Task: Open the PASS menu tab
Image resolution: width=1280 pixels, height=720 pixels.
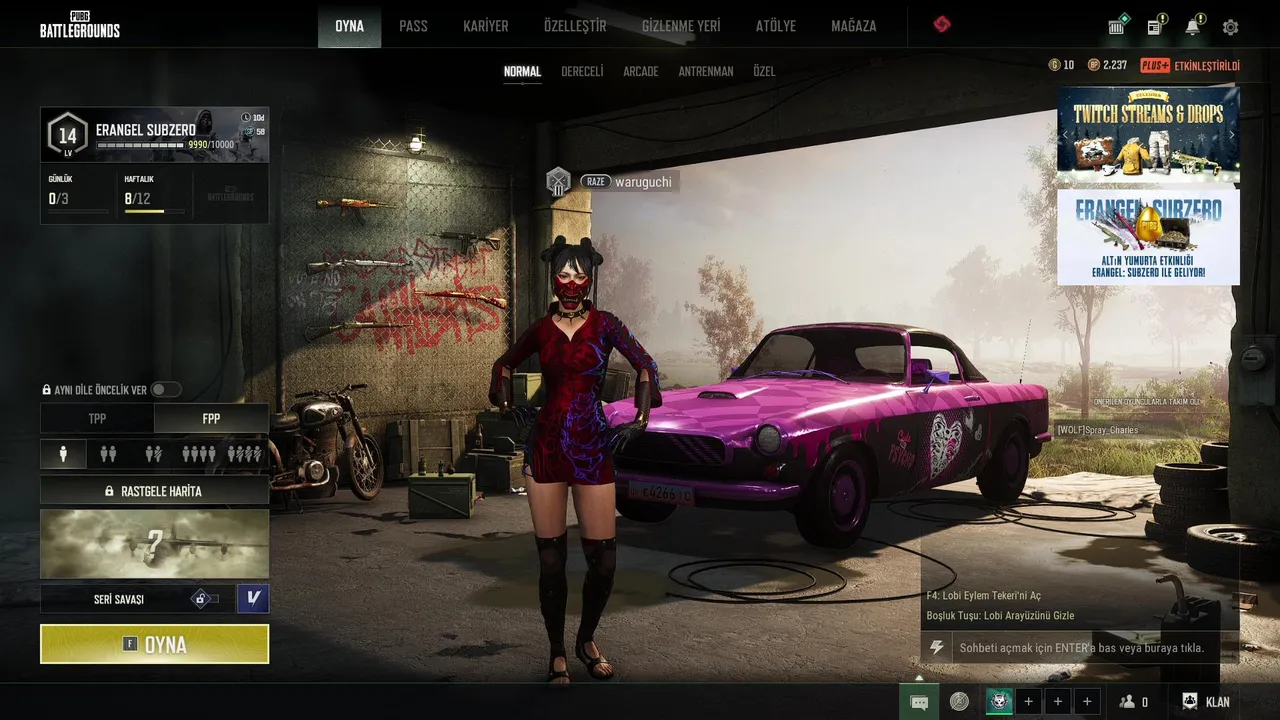Action: tap(413, 26)
